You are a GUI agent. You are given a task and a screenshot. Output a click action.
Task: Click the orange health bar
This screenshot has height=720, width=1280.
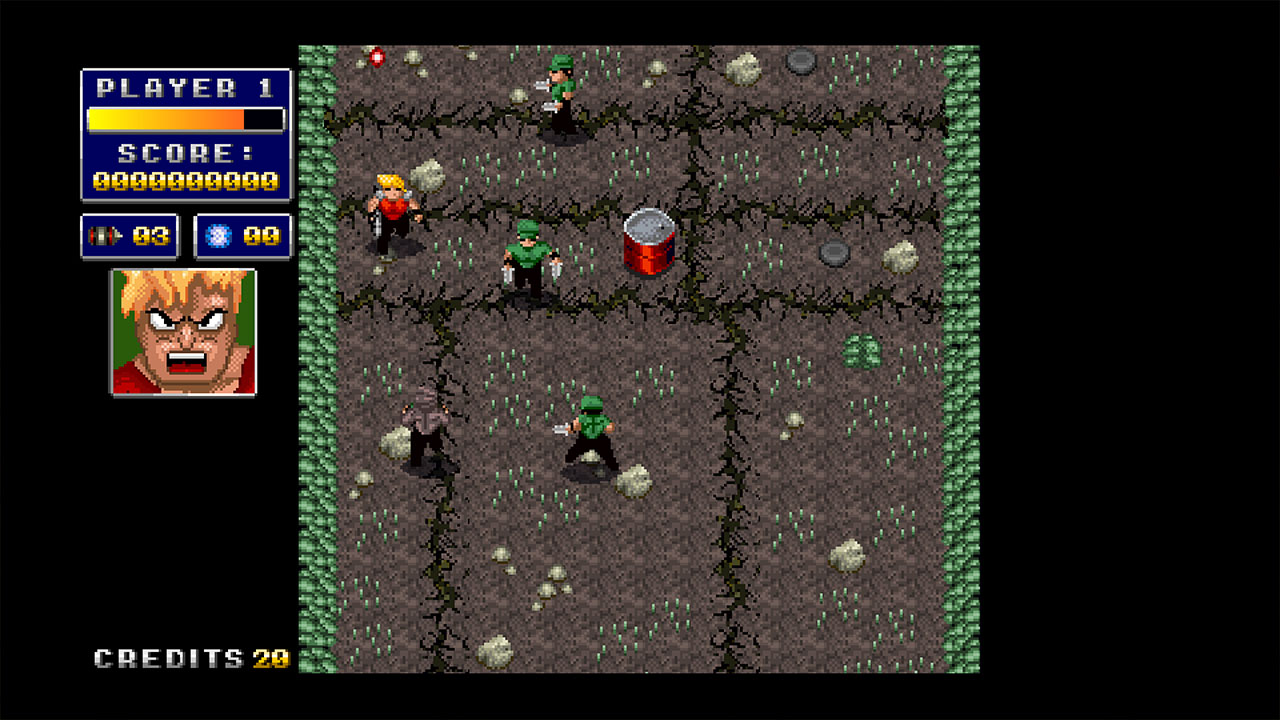pyautogui.click(x=165, y=119)
